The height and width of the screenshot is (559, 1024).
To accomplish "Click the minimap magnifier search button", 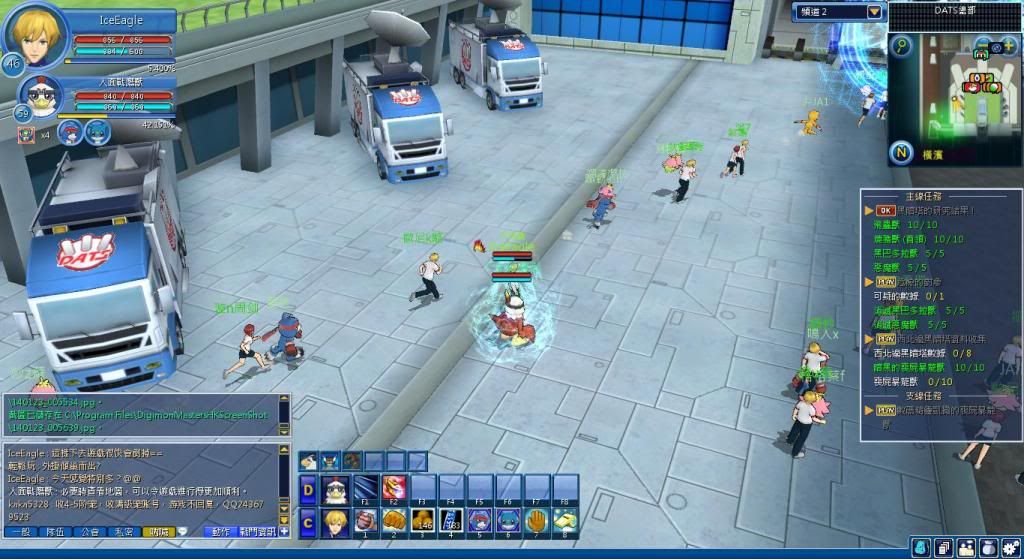I will click(902, 46).
